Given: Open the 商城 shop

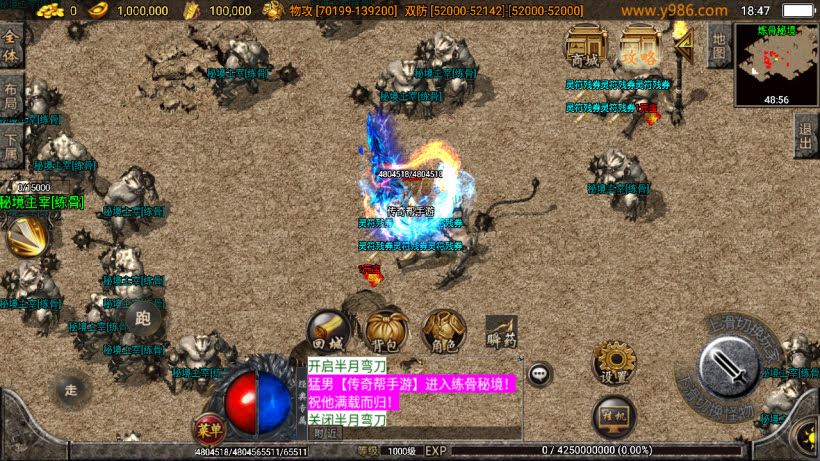Looking at the screenshot, I should coord(586,47).
